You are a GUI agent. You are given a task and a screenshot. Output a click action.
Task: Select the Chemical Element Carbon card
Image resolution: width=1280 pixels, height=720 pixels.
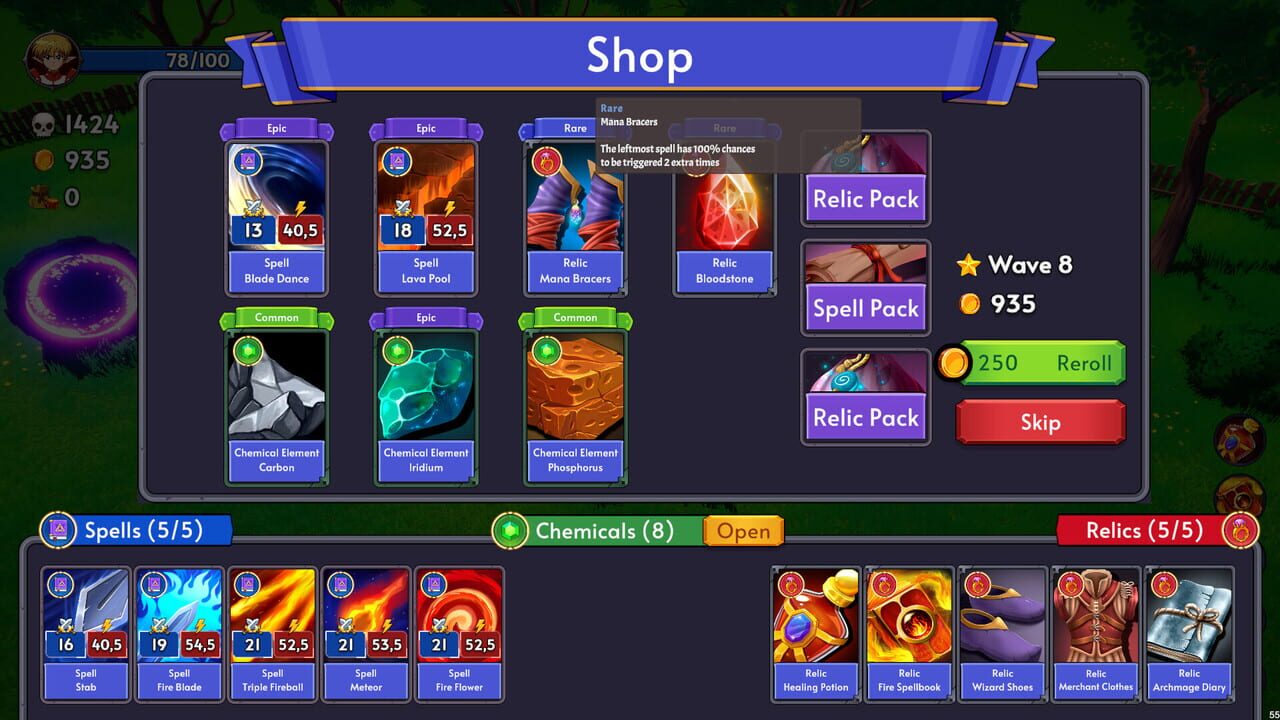click(x=276, y=398)
